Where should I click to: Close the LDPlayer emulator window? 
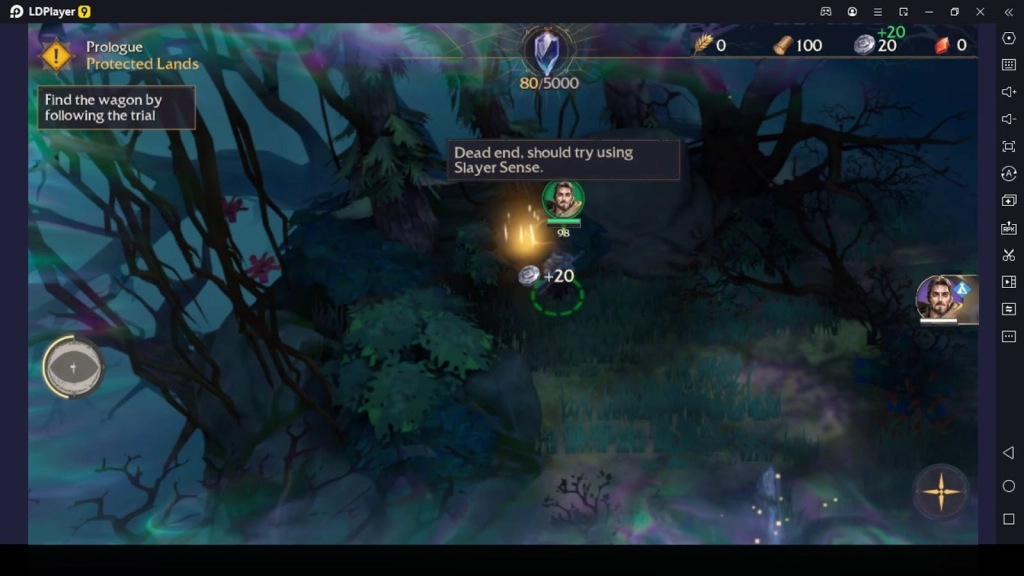(980, 11)
